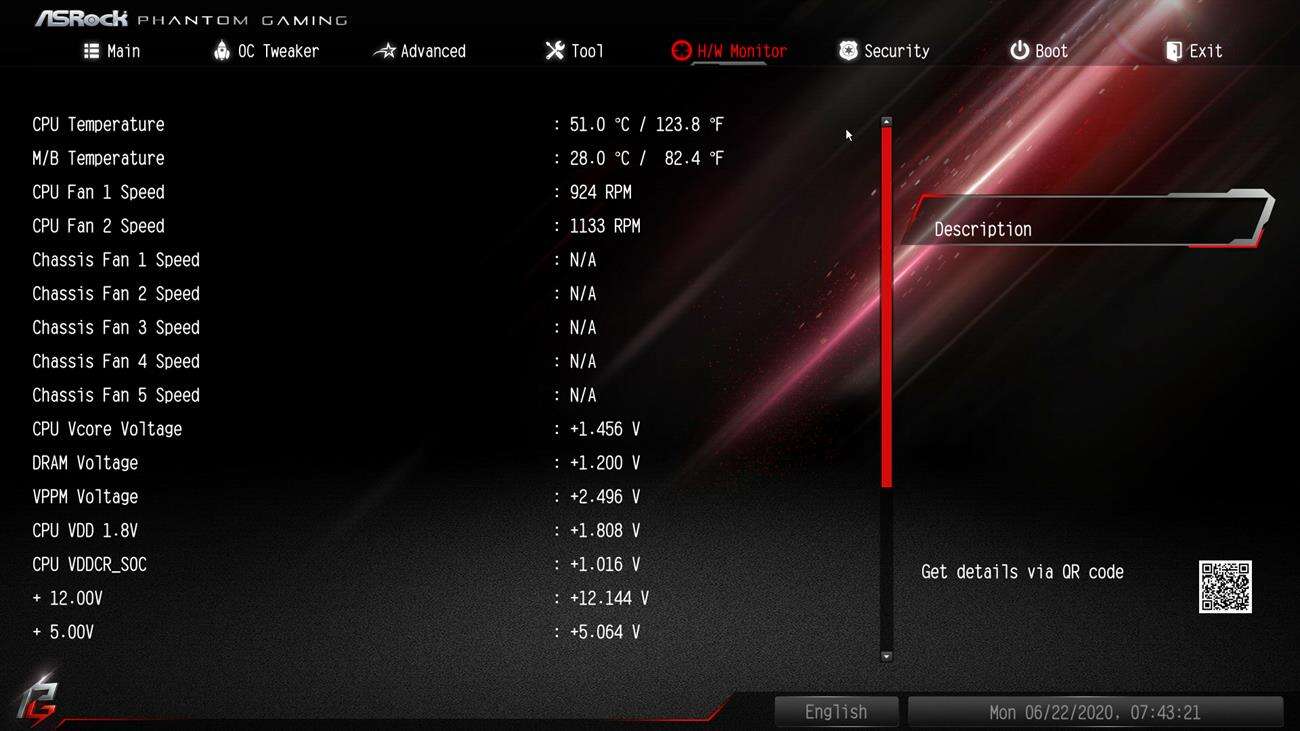Open the Exit menu

coord(1195,50)
